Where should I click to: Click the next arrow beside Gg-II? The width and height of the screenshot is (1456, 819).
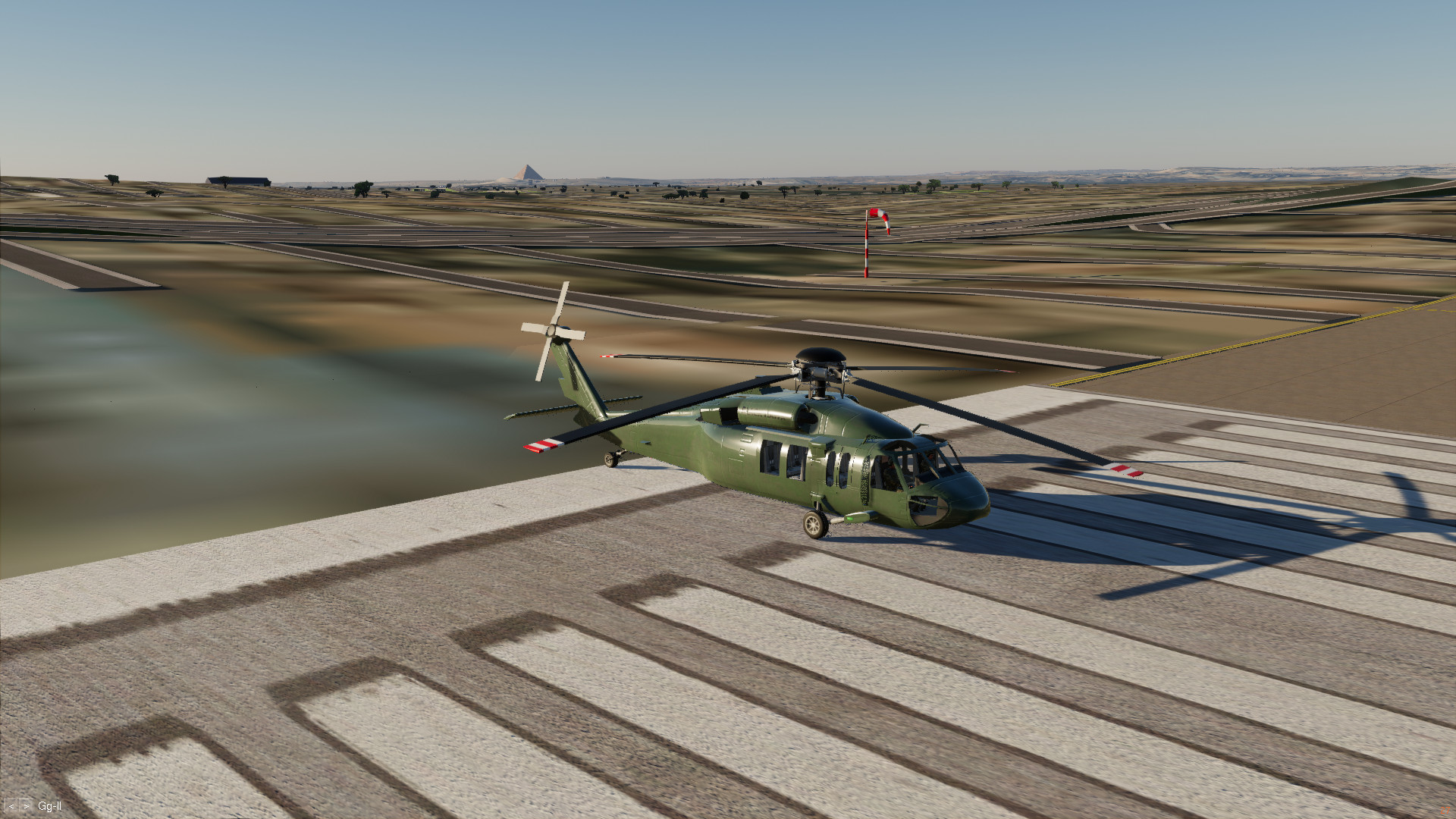pyautogui.click(x=27, y=806)
